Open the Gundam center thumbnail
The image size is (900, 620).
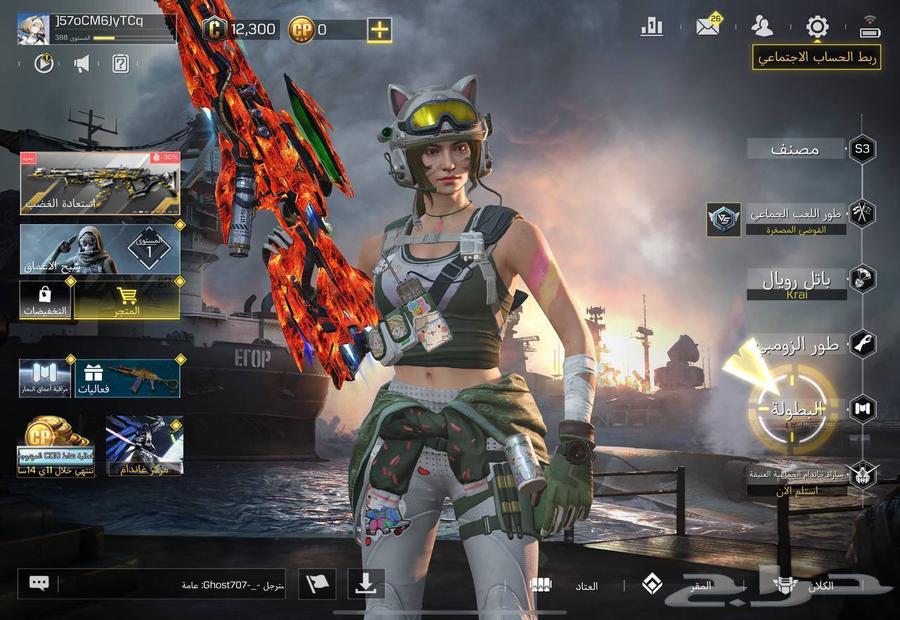tap(144, 445)
